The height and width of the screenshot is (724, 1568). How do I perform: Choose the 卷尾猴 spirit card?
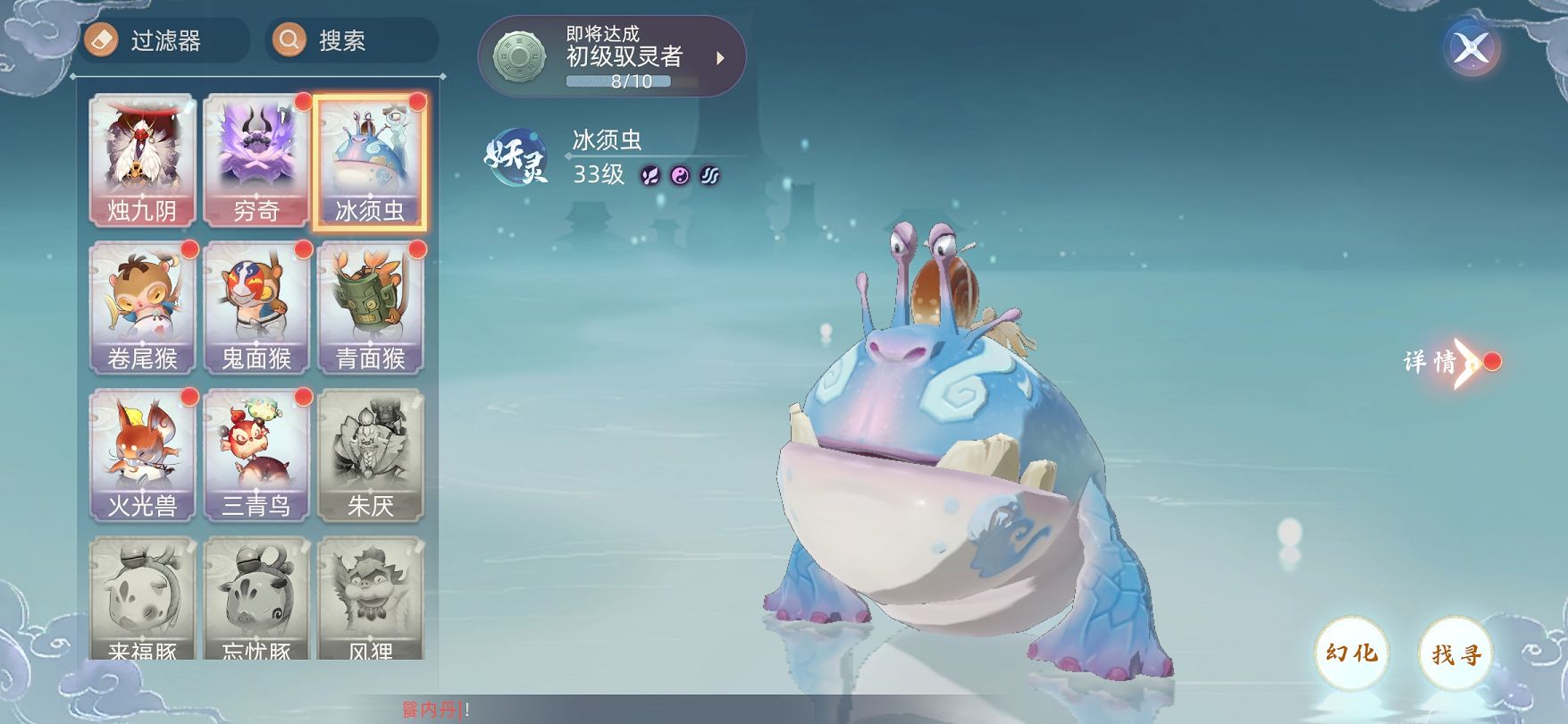(142, 308)
